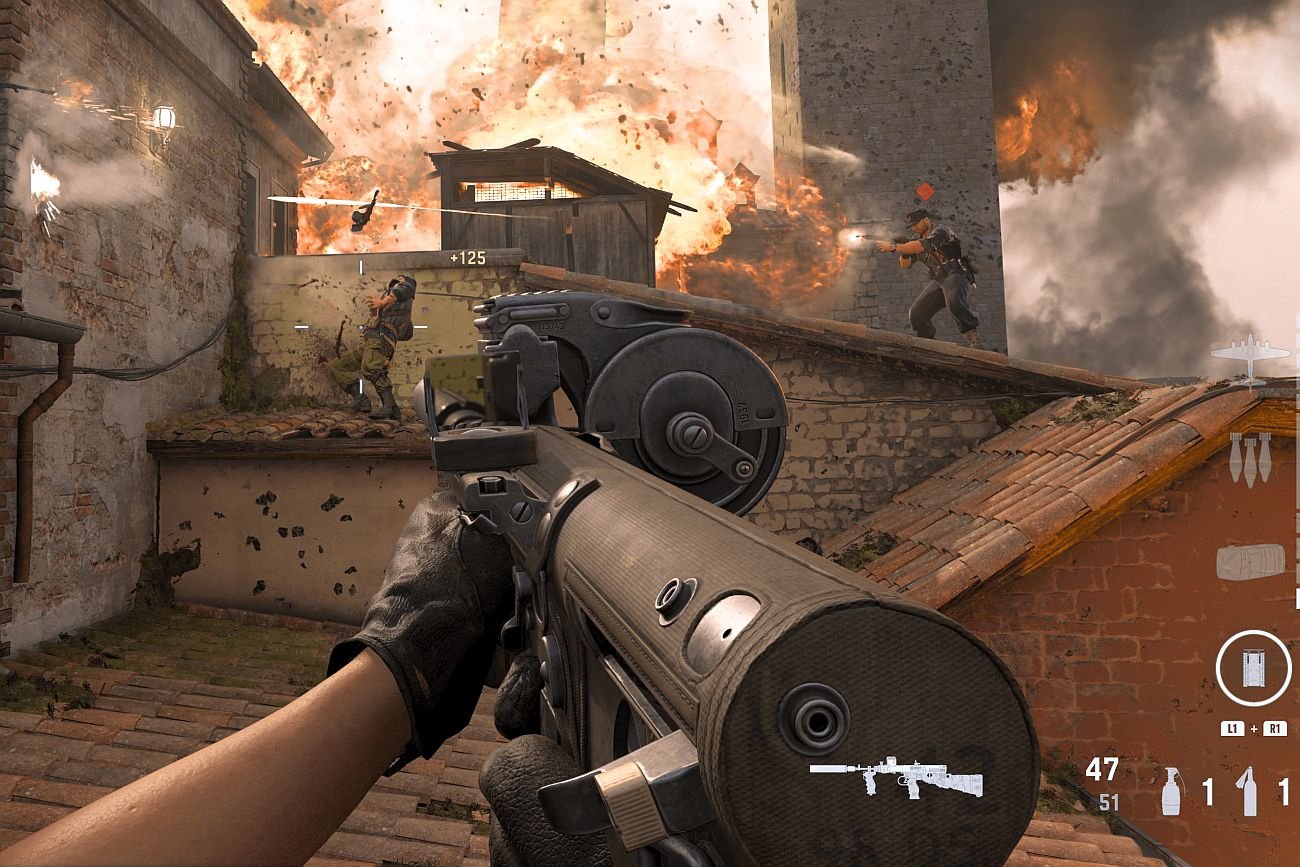Click the L1 button prompt label
Viewport: 1300px width, 867px height.
[x=1233, y=729]
